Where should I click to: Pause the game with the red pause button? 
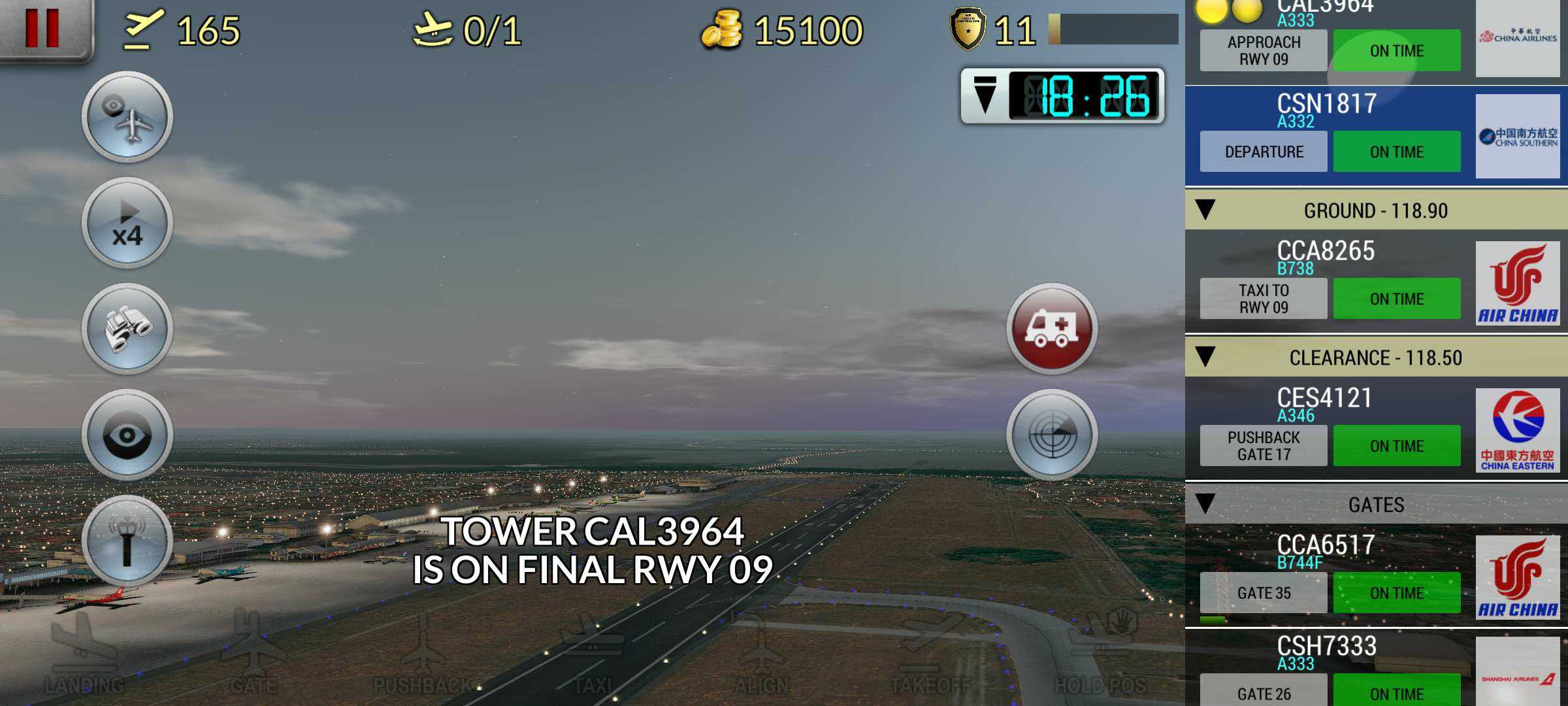(43, 27)
